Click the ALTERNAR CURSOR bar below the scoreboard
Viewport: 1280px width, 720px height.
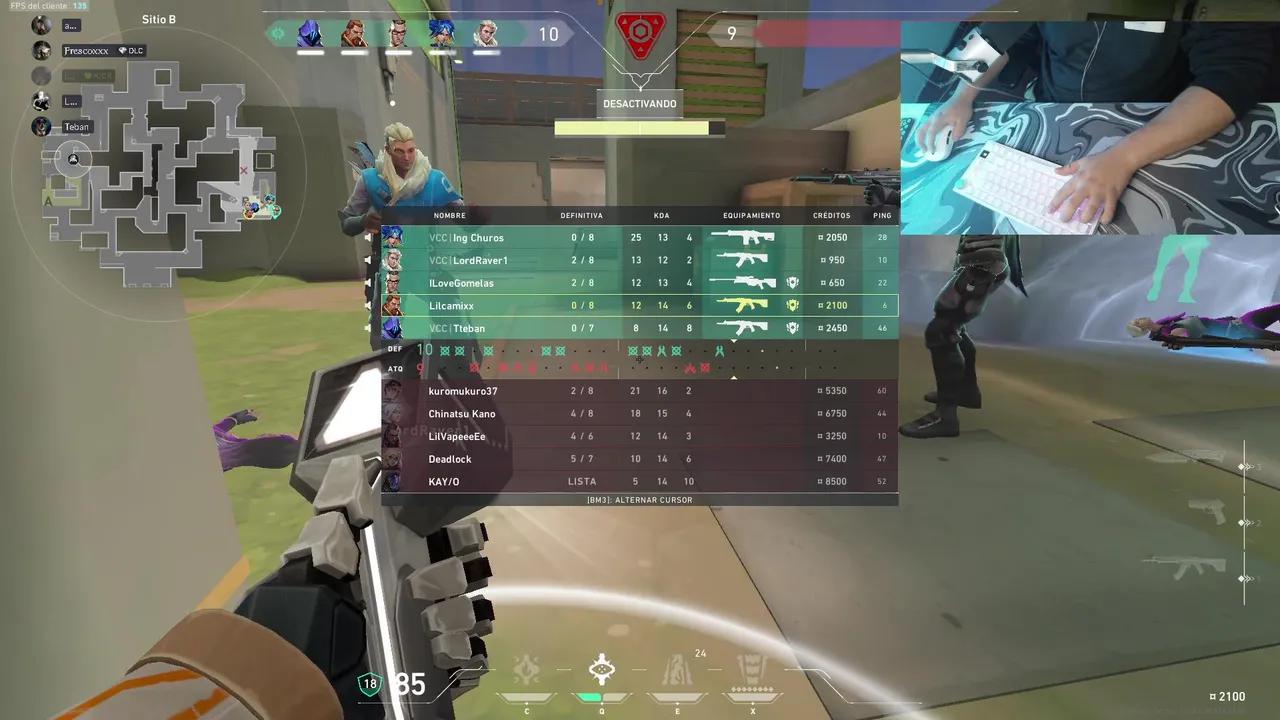[639, 499]
